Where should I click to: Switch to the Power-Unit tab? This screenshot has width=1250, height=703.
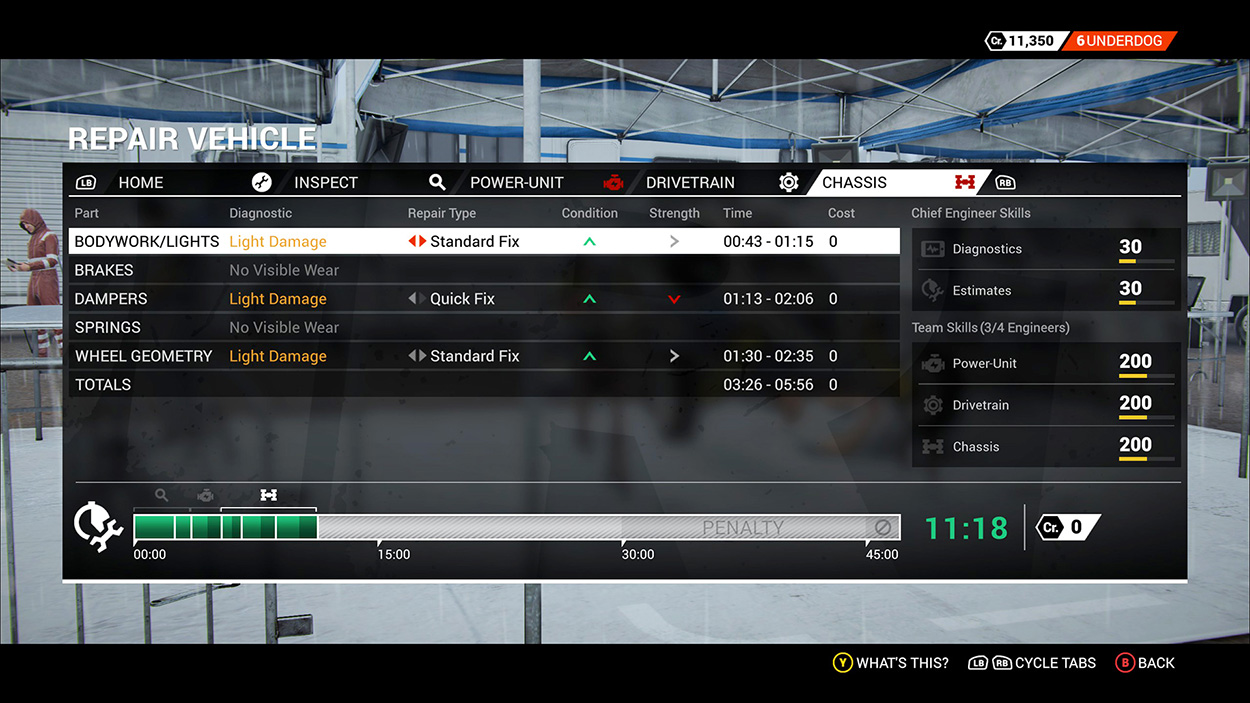coord(516,183)
